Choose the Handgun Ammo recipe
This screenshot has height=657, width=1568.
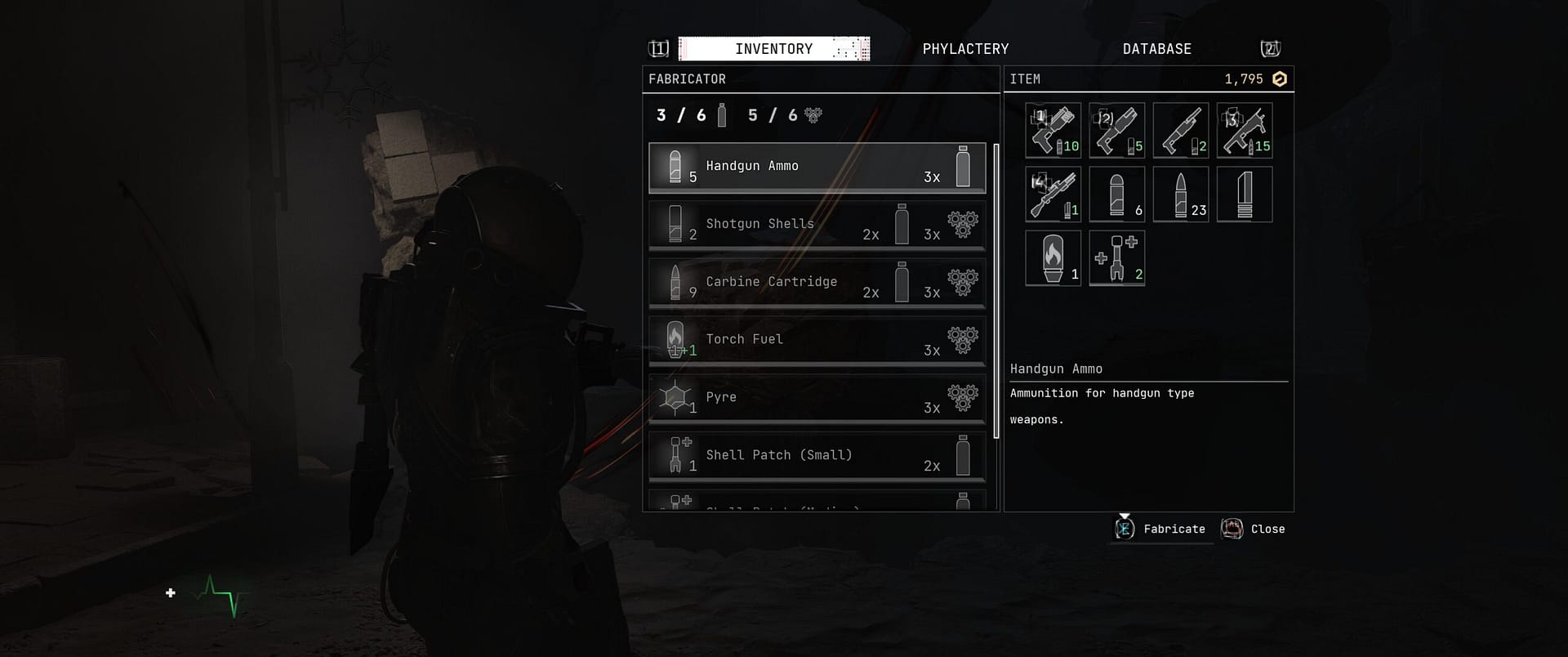(x=817, y=168)
